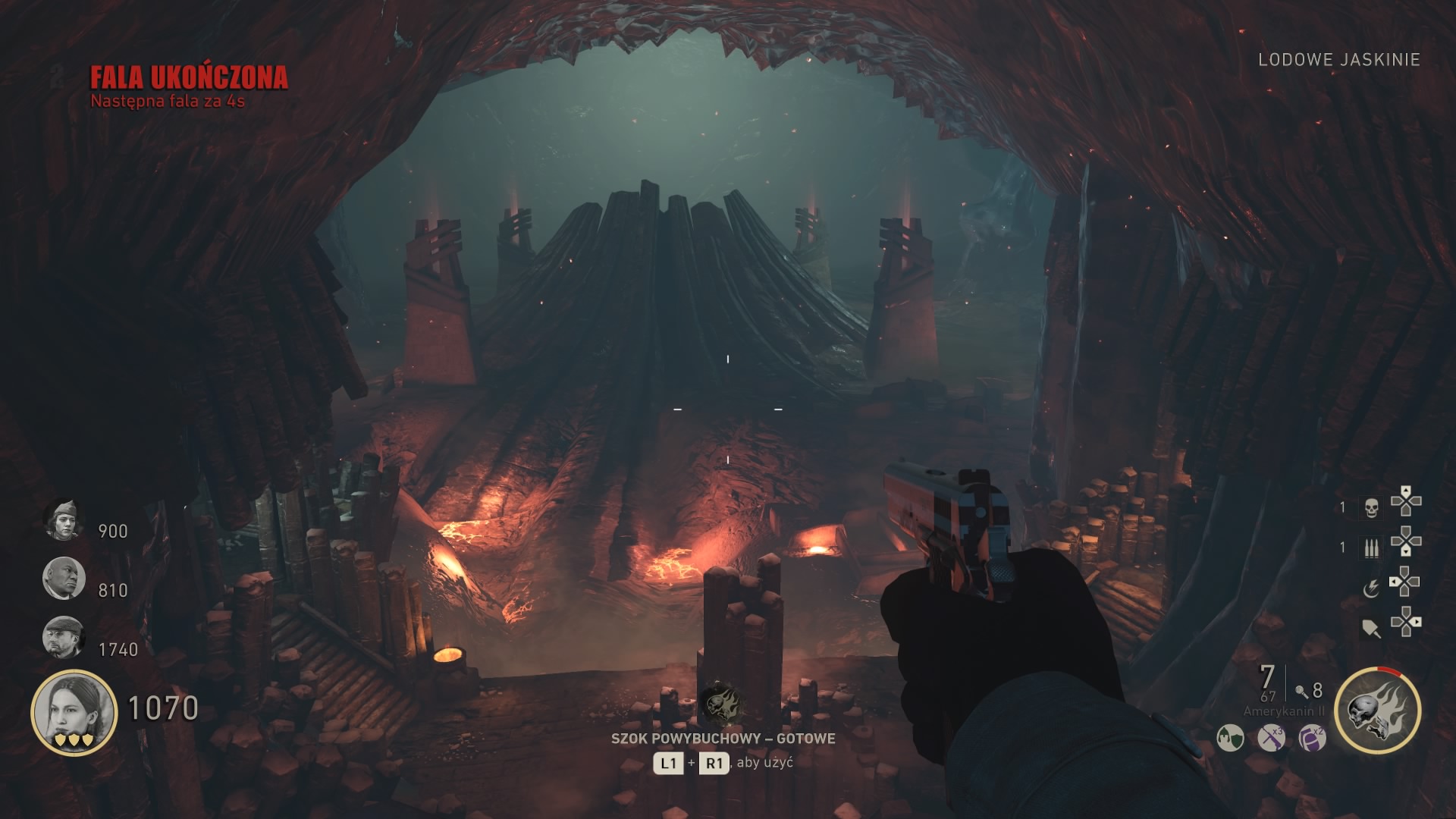The width and height of the screenshot is (1456, 819).
Task: Select the purple rifle x3 perk icon
Action: point(1271,737)
